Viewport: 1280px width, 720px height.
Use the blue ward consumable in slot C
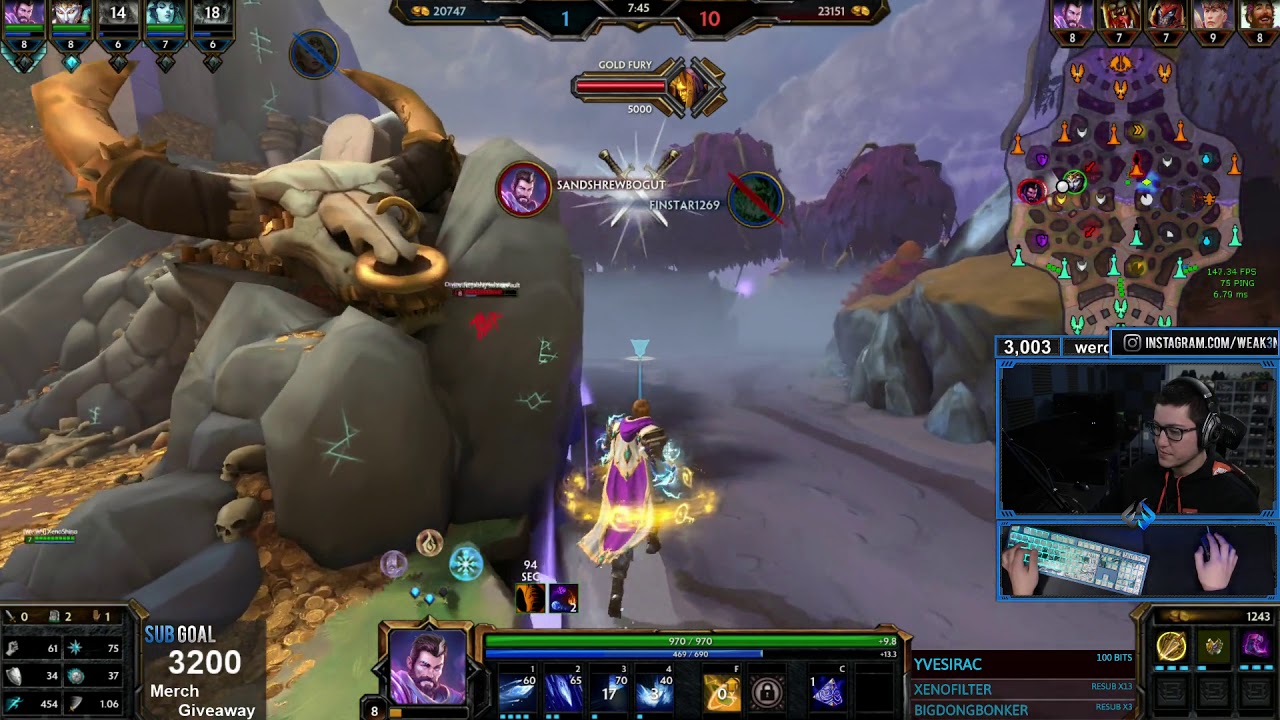[x=827, y=692]
